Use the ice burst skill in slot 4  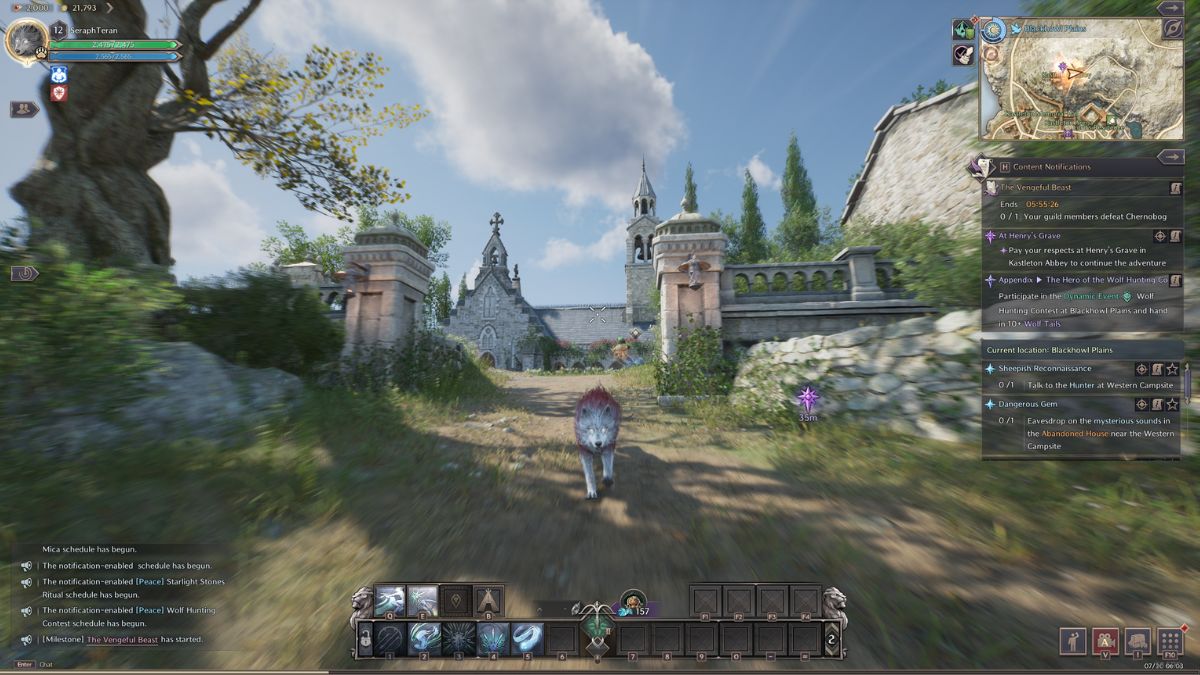(x=493, y=639)
